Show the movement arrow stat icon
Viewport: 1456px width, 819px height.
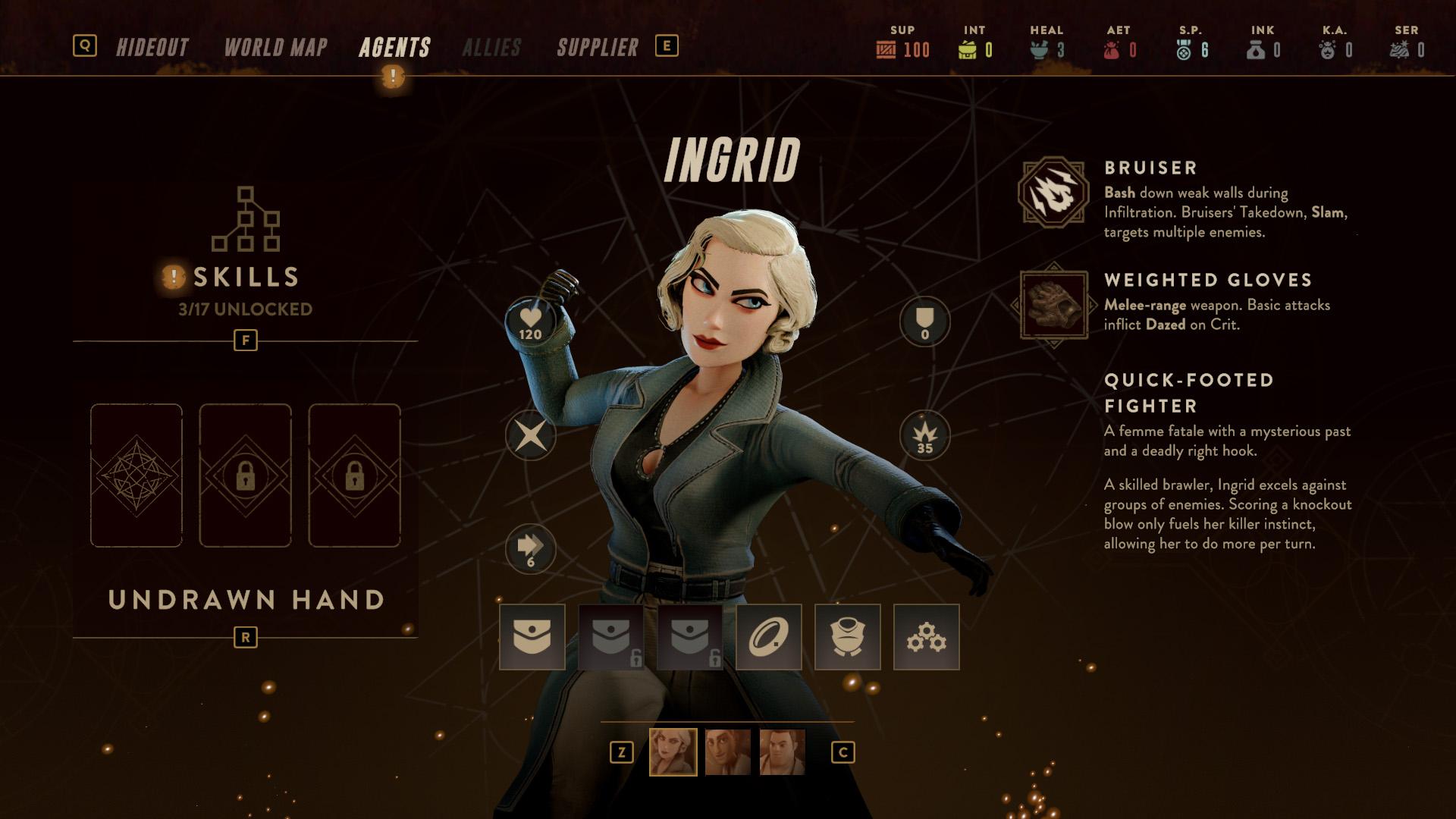[x=531, y=549]
